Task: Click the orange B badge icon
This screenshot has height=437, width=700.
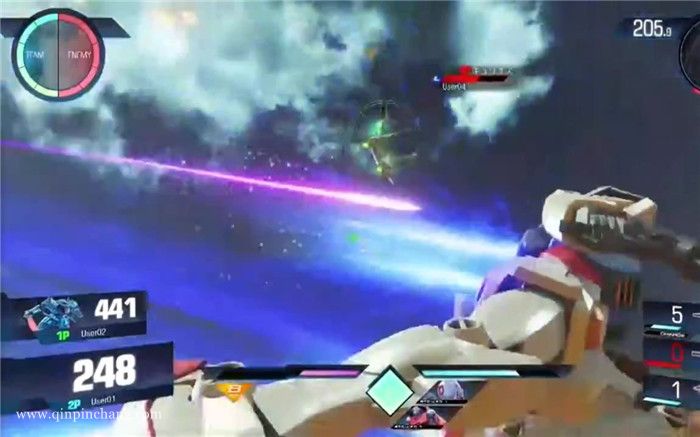Action: 232,390
